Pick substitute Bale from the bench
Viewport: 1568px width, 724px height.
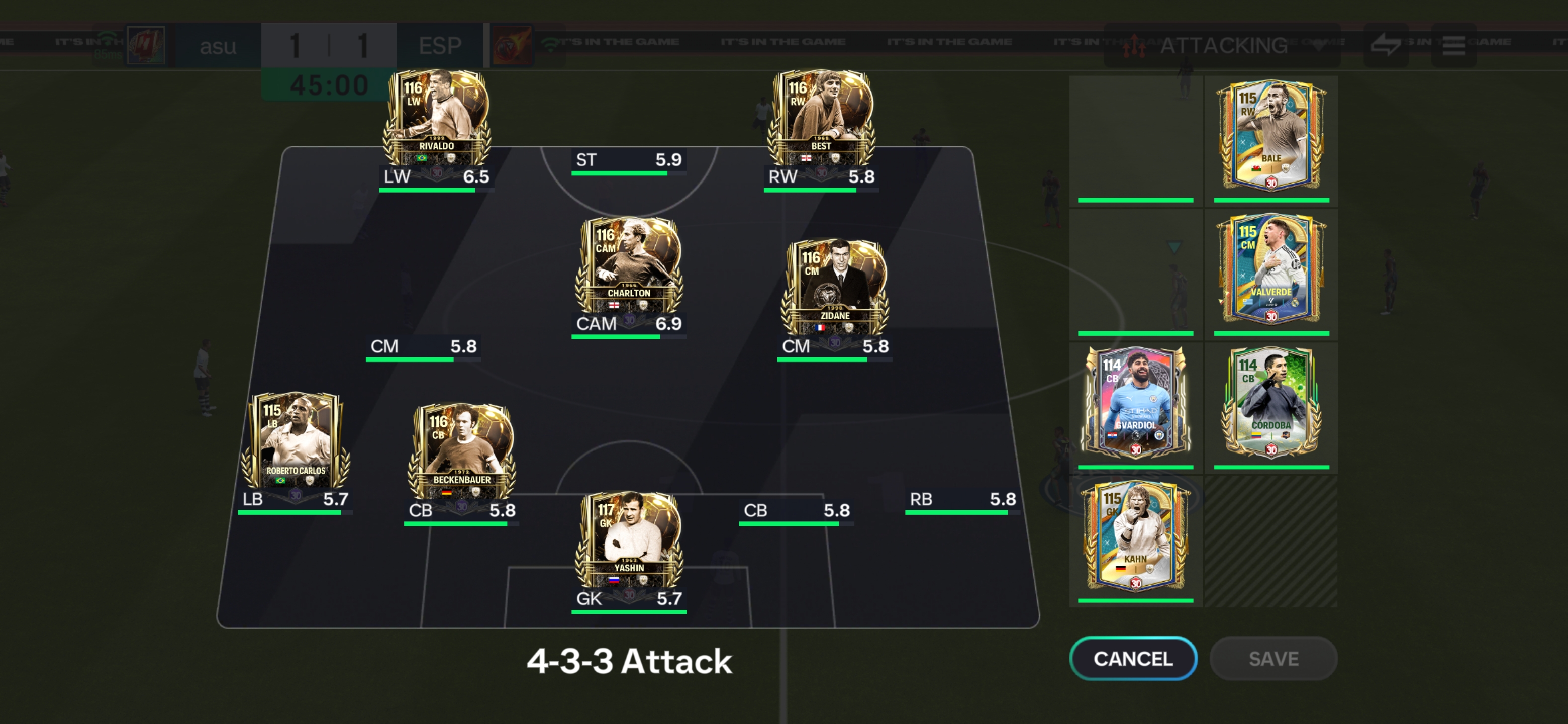(x=1271, y=137)
